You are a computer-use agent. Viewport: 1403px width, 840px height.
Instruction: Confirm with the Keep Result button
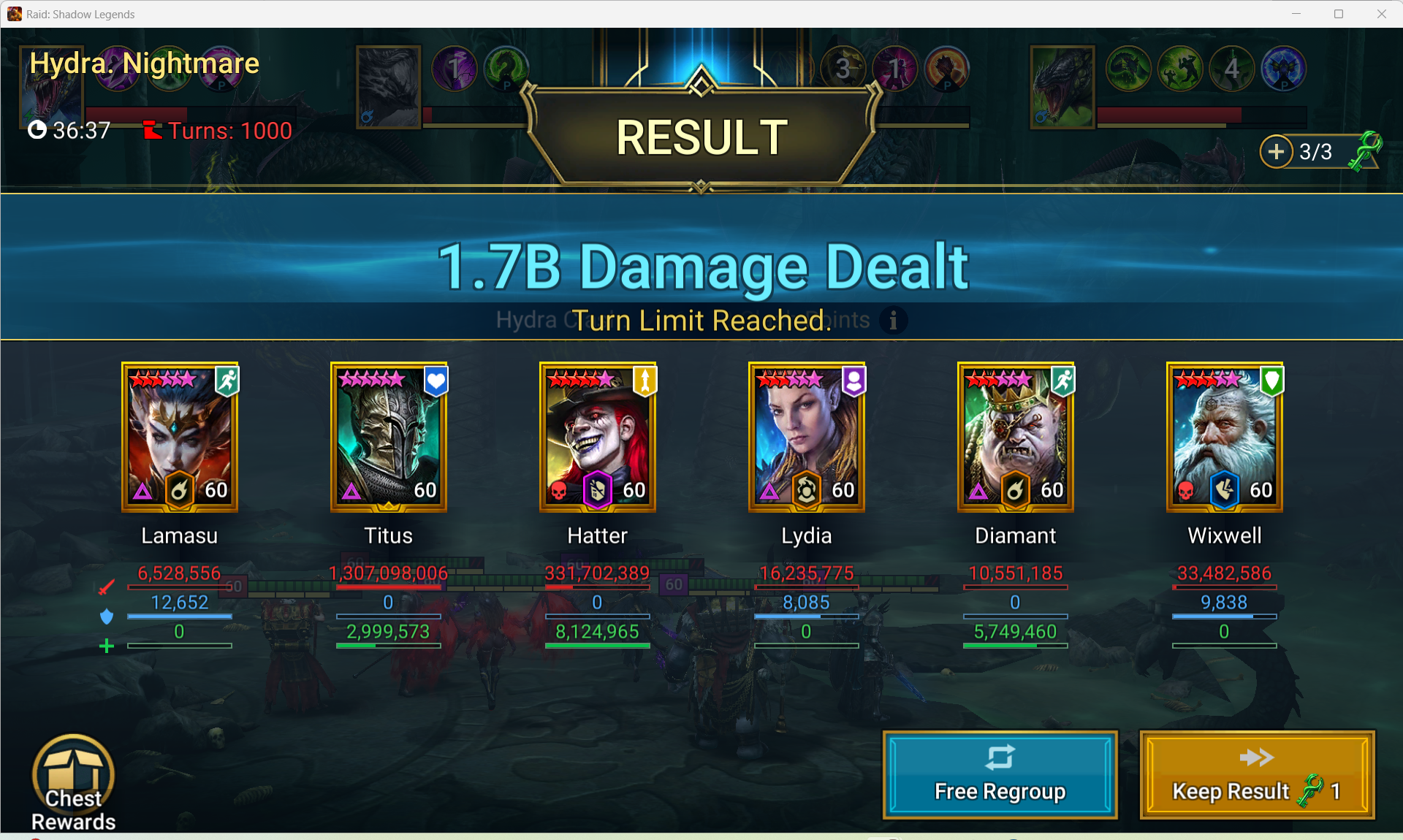pos(1257,774)
